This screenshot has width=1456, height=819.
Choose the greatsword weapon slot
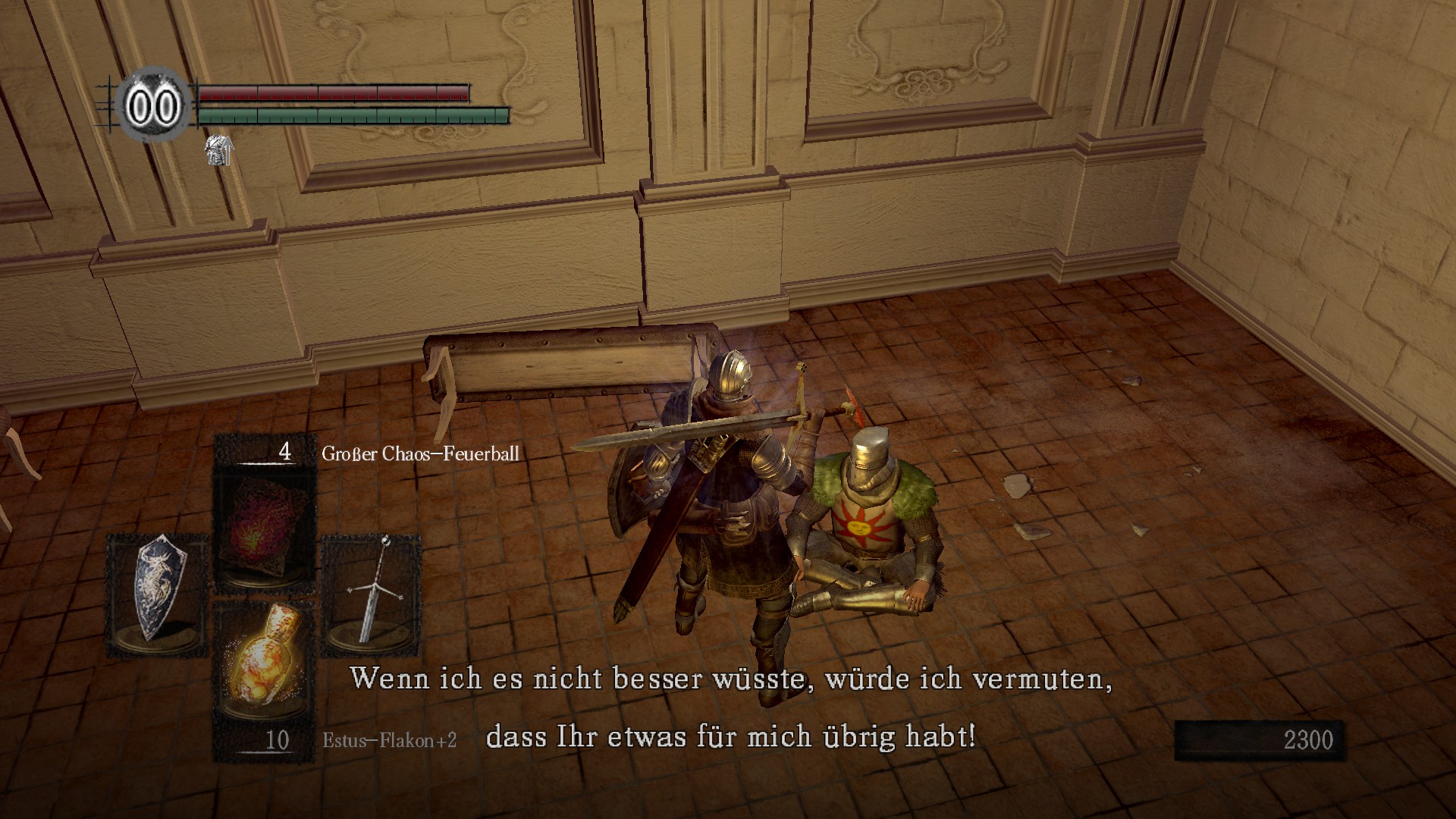pos(372,595)
